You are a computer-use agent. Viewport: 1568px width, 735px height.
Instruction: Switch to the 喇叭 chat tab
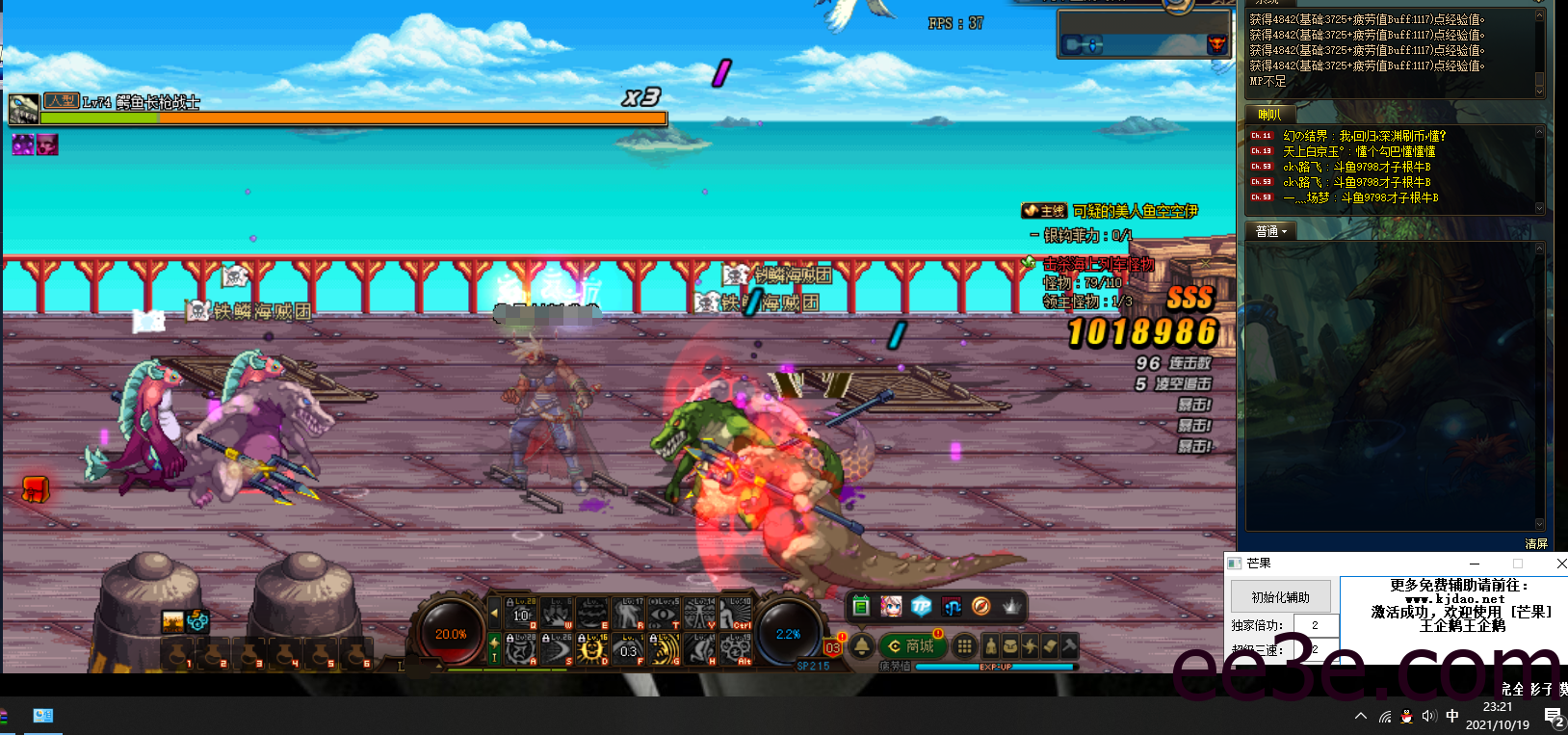1269,115
